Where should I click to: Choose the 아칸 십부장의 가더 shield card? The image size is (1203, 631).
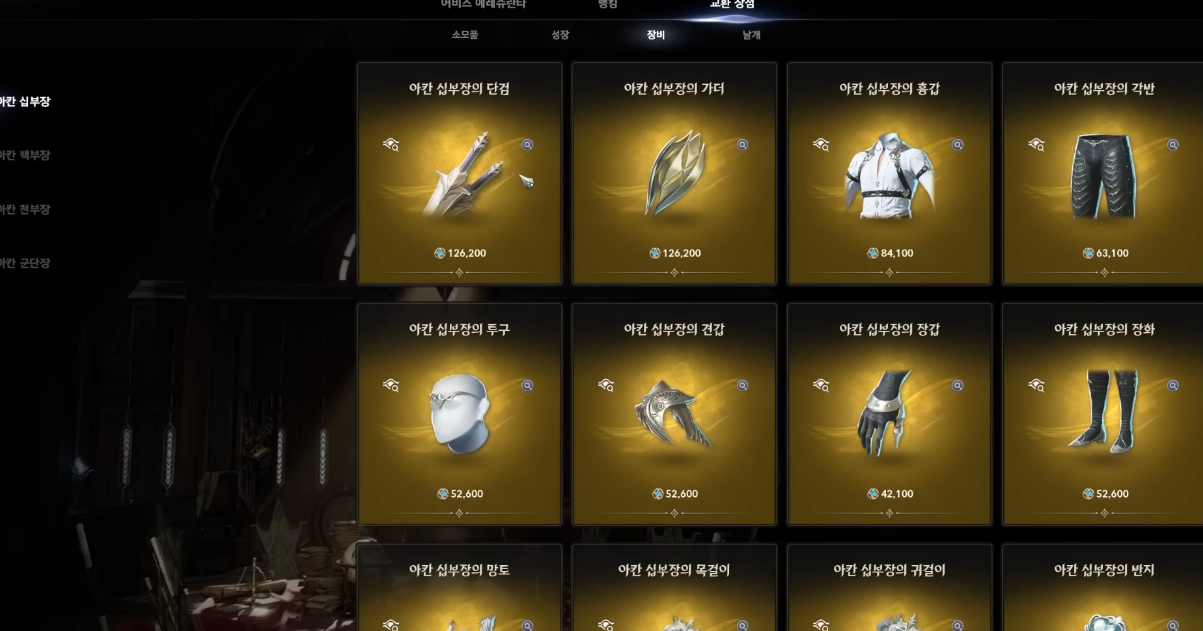[x=674, y=174]
